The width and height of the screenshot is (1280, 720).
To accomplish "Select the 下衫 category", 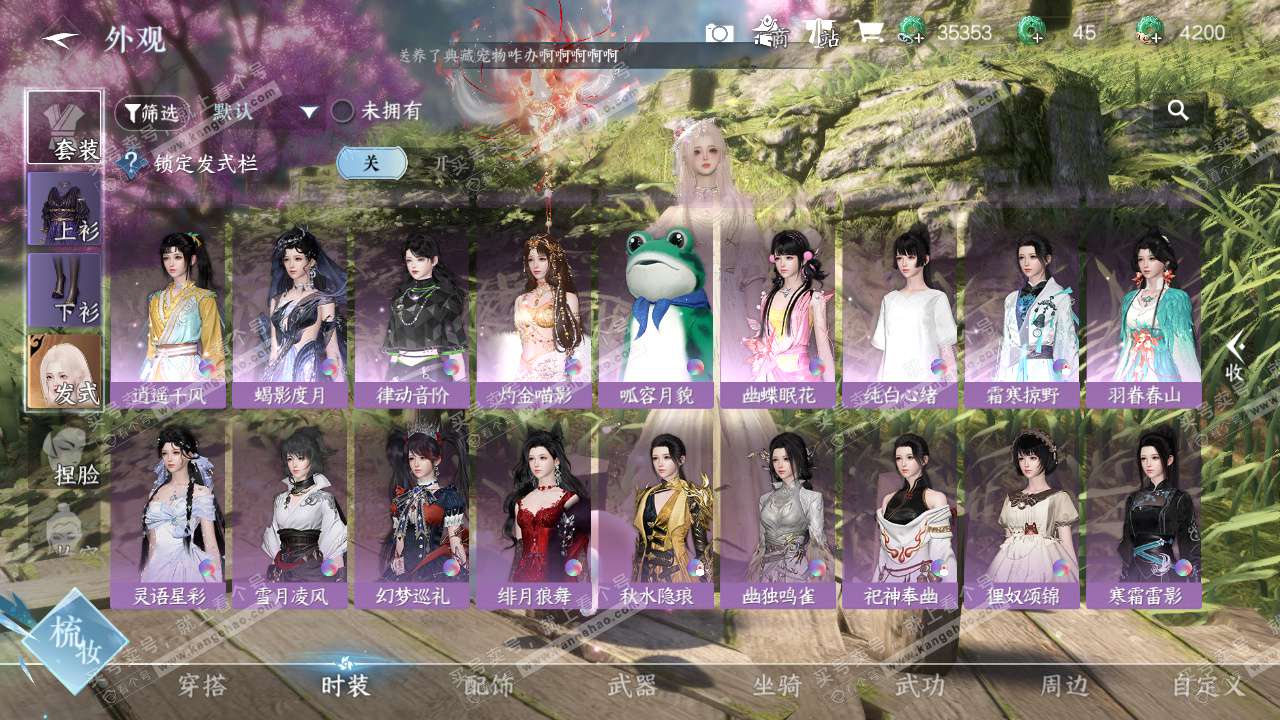I will point(65,290).
